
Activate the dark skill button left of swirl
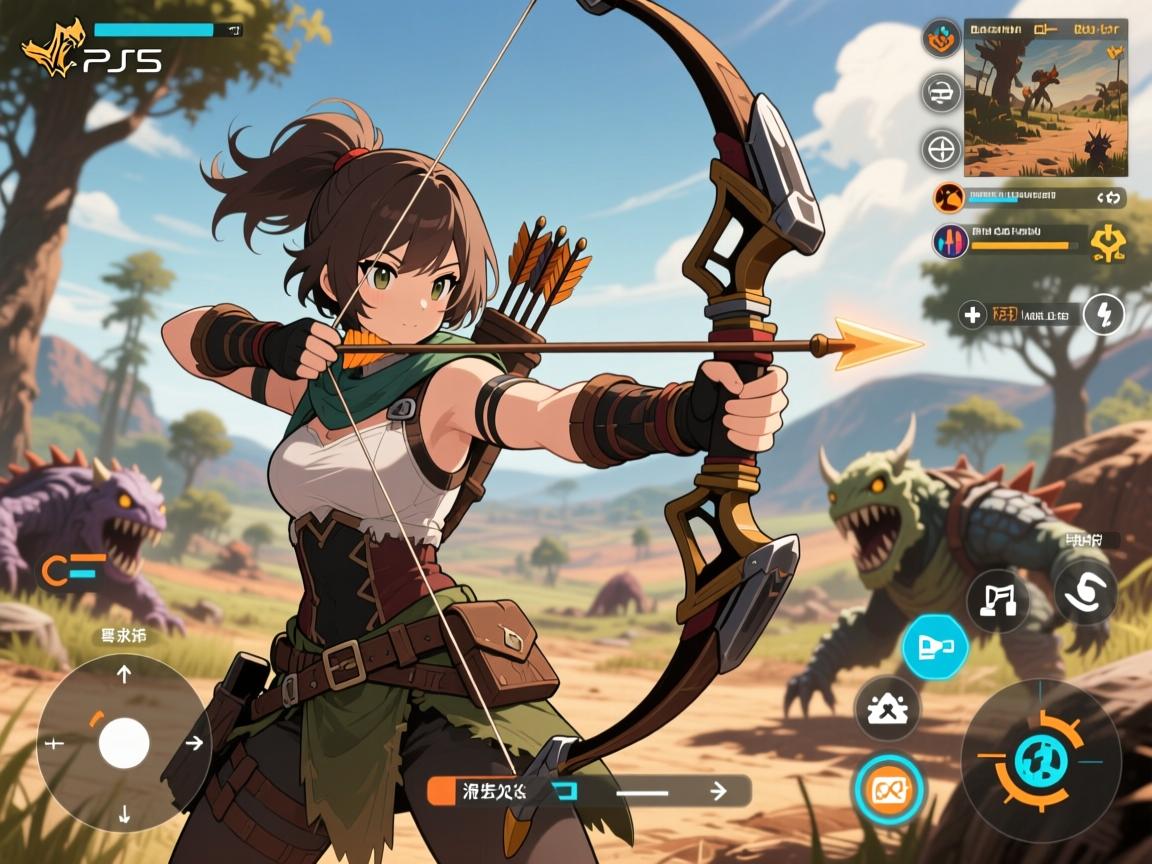[998, 600]
